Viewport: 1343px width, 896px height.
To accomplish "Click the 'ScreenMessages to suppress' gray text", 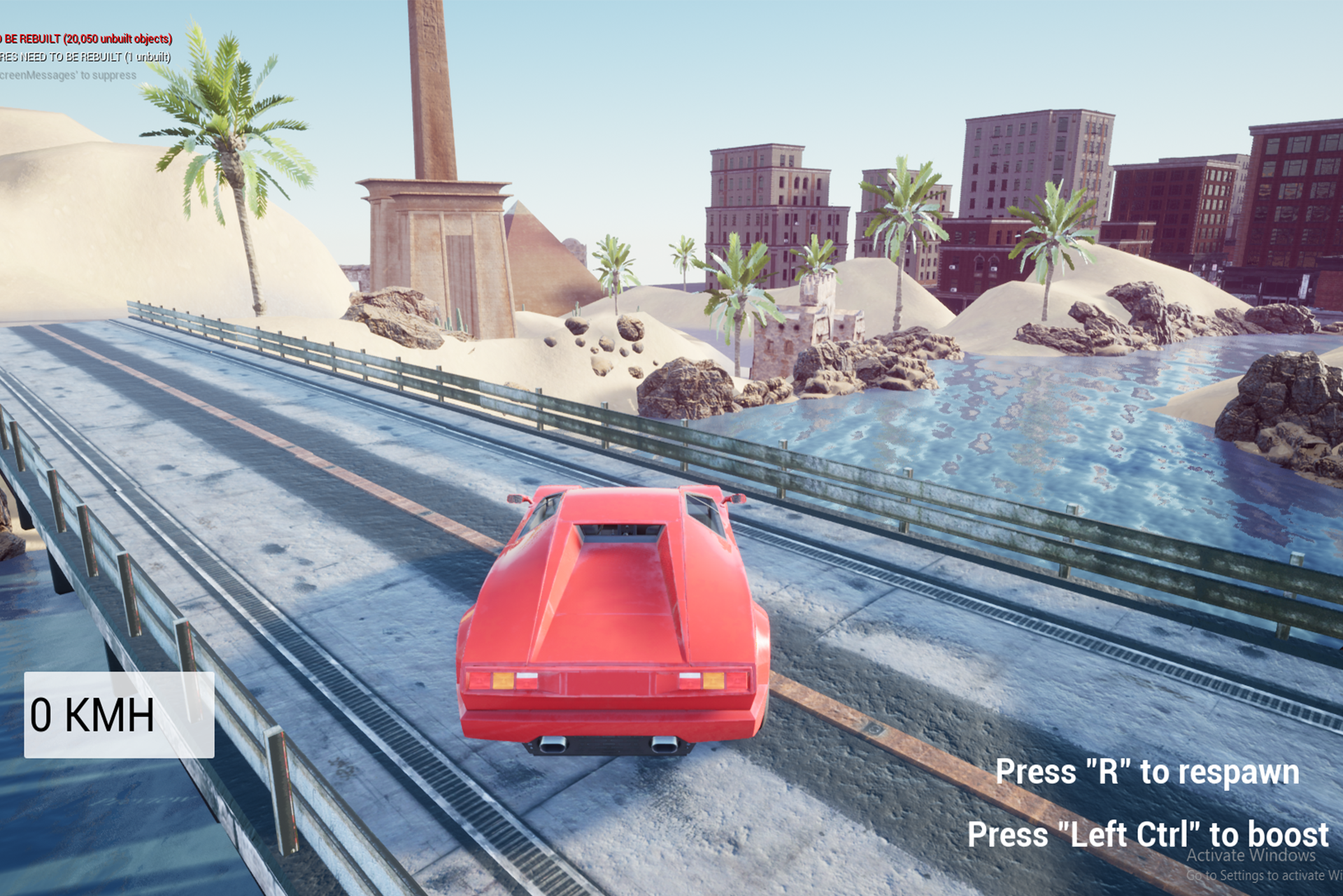I will pyautogui.click(x=66, y=76).
